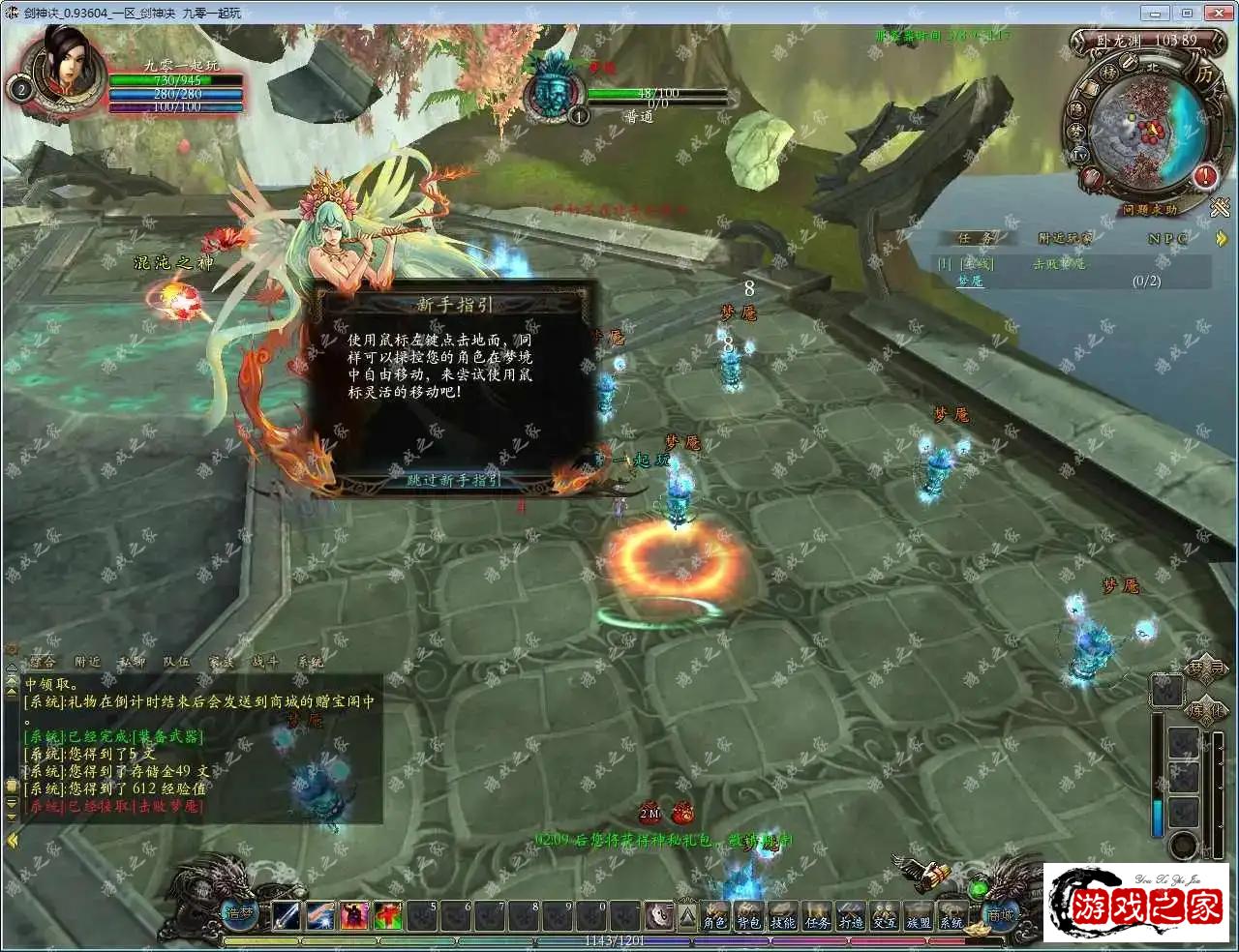The width and height of the screenshot is (1239, 952).
Task: Switch chat to the 附近 tab
Action: click(x=87, y=662)
